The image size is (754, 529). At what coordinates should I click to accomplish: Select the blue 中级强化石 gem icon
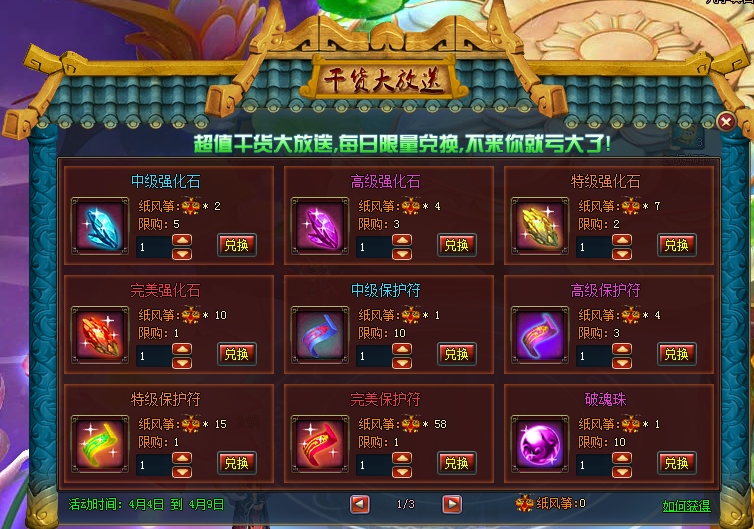[x=98, y=225]
